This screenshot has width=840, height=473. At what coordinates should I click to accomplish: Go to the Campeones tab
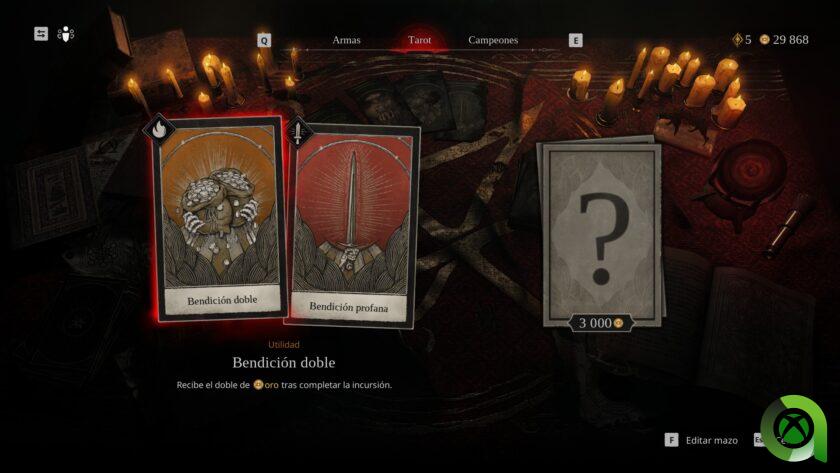click(x=493, y=40)
